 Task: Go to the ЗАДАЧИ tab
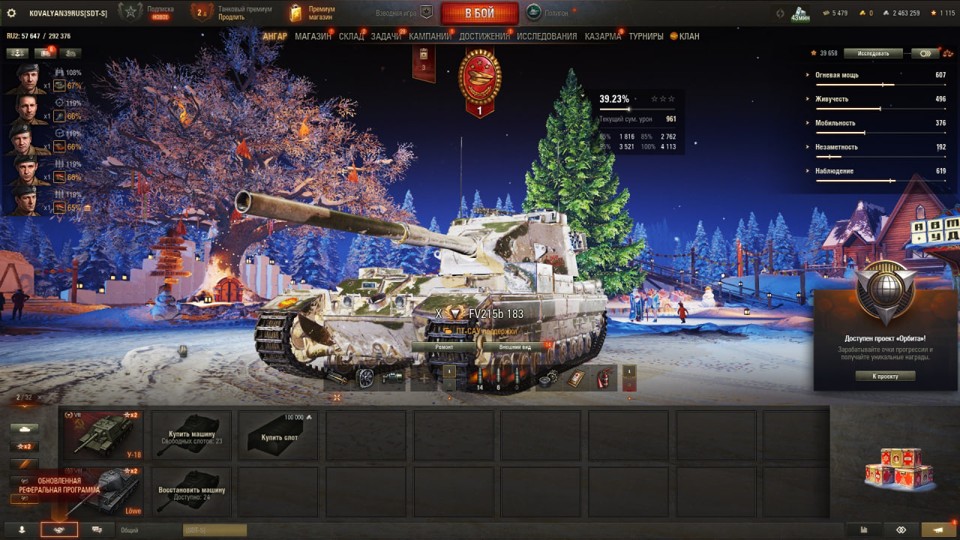pyautogui.click(x=386, y=36)
